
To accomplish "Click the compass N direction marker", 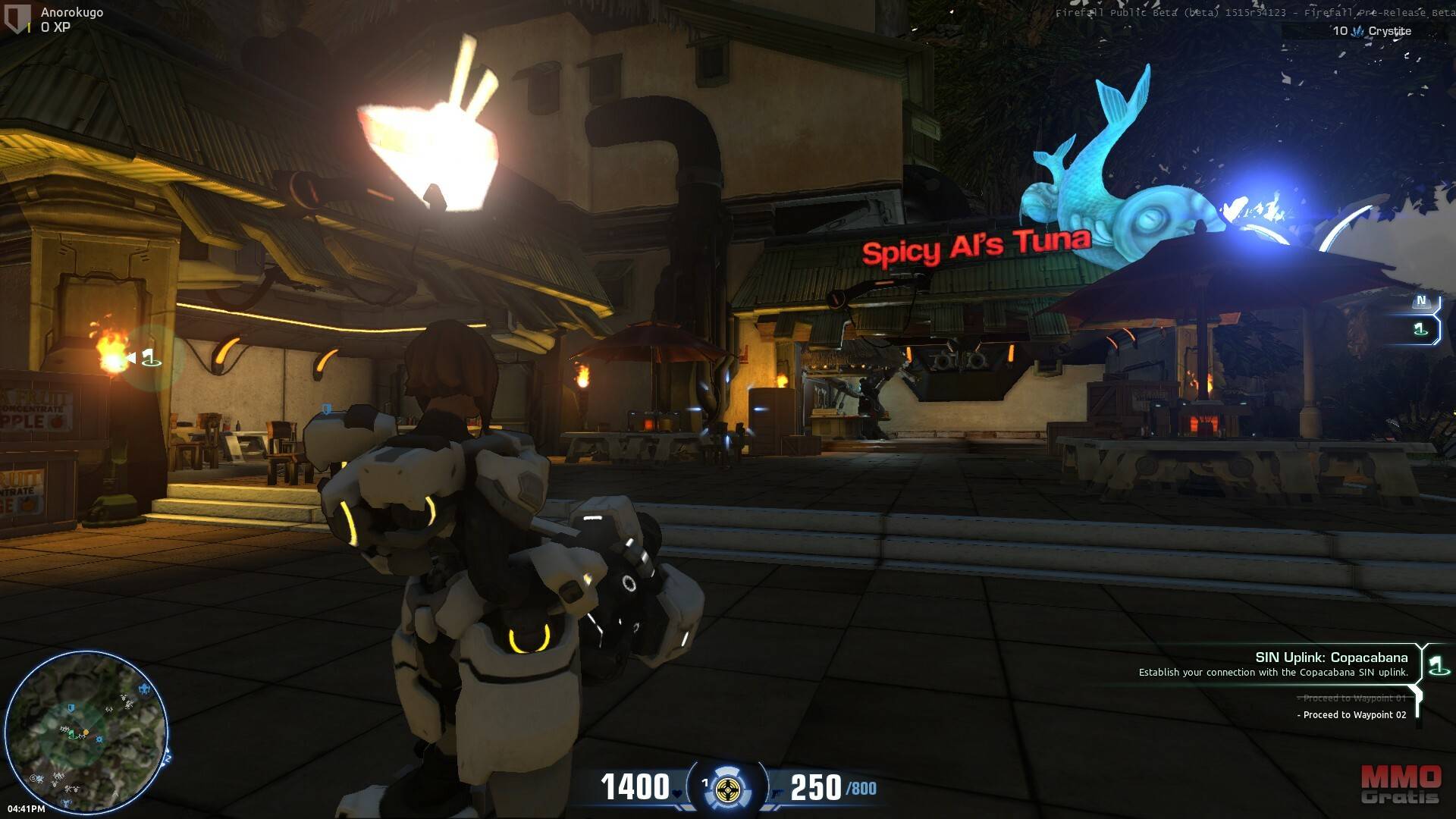I will click(1421, 301).
